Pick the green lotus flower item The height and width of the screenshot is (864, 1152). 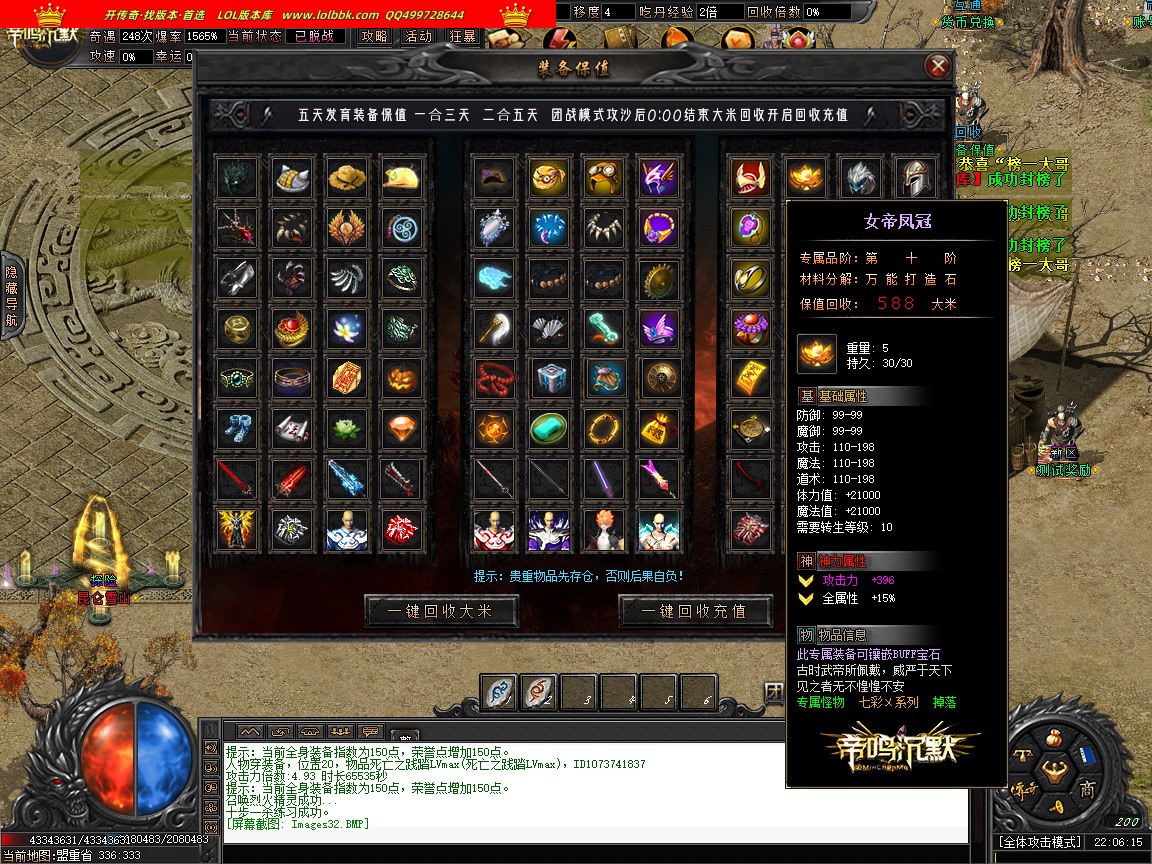coord(347,428)
